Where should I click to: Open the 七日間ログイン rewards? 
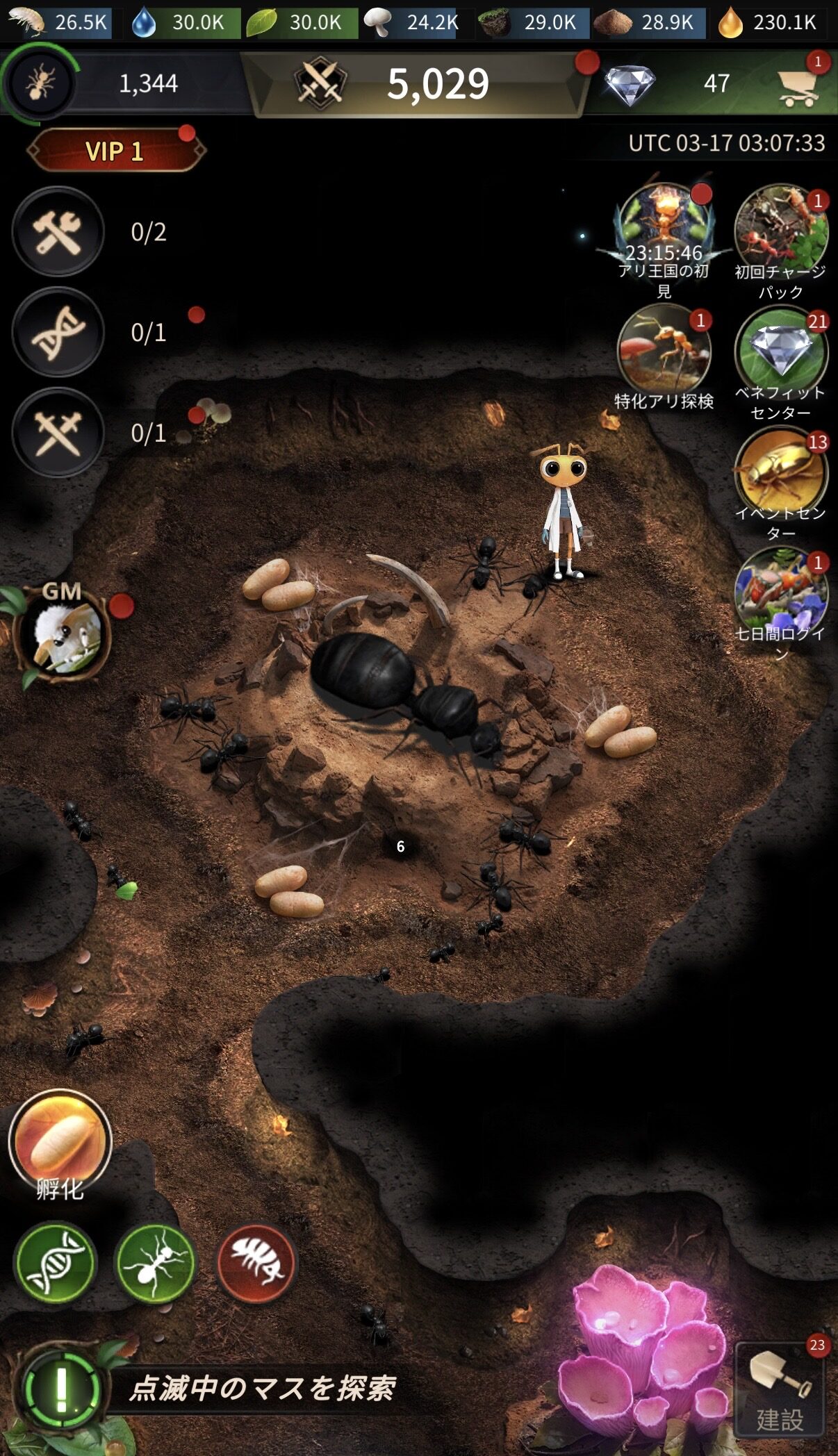(x=780, y=593)
